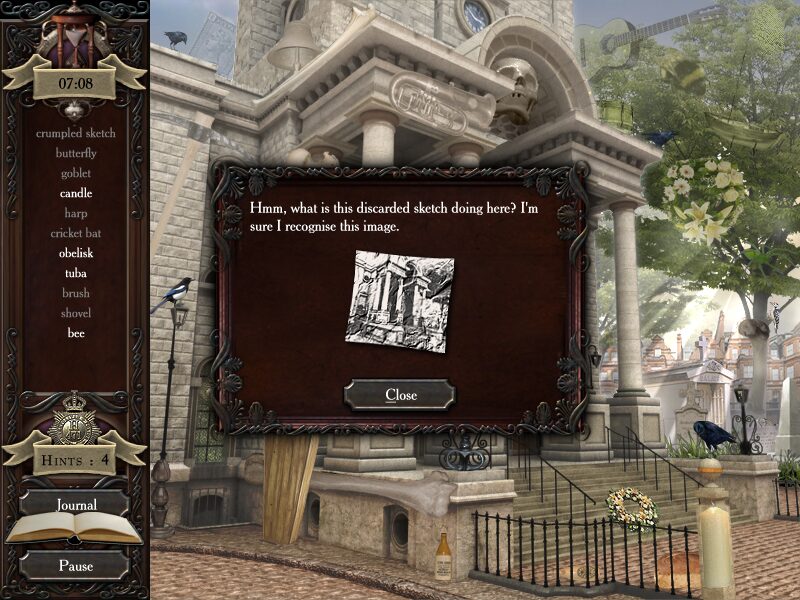
Task: Select 'candle' in the object list
Action: click(x=76, y=193)
